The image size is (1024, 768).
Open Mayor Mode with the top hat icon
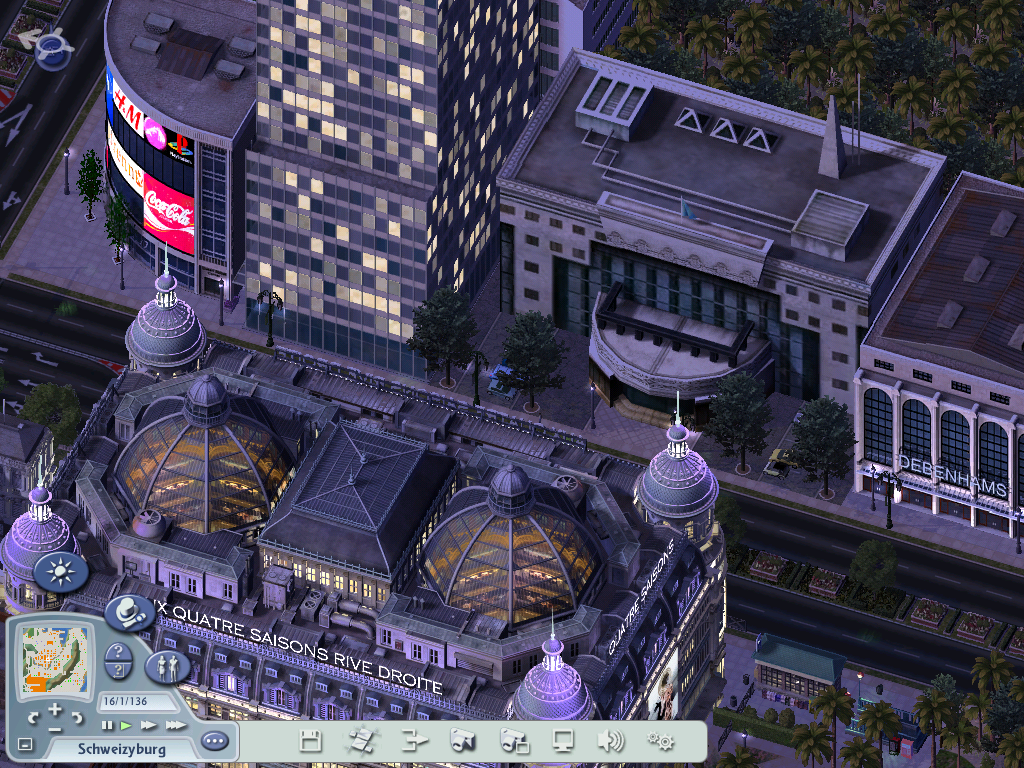[x=129, y=612]
